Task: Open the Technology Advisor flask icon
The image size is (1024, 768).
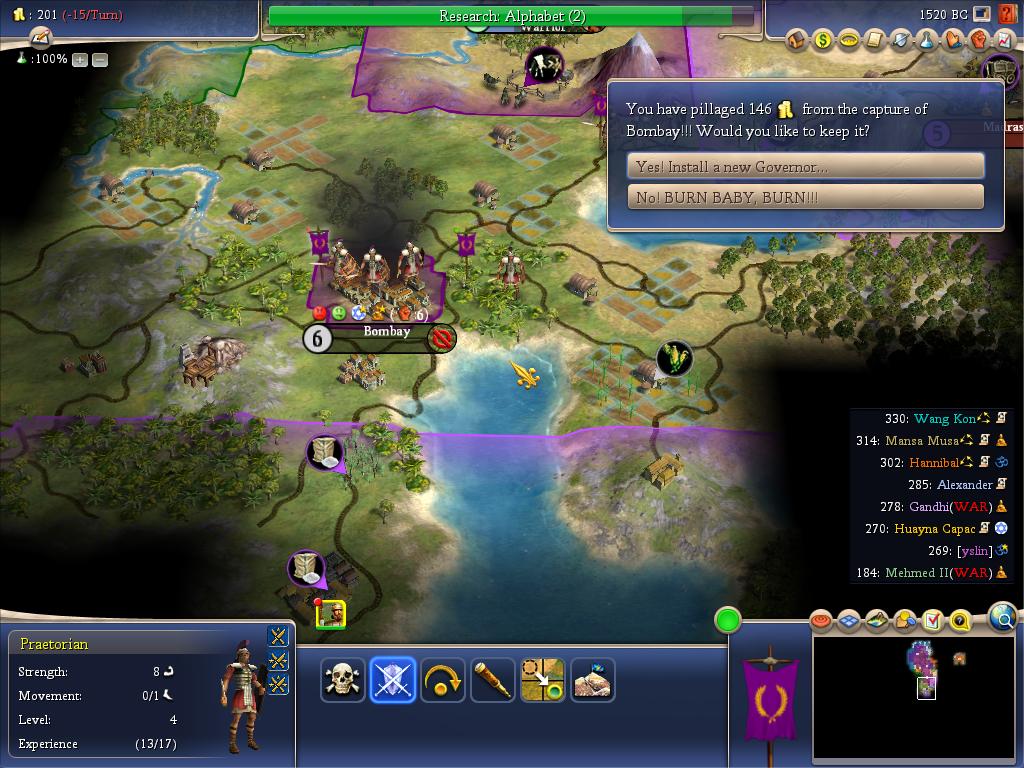Action: (927, 41)
